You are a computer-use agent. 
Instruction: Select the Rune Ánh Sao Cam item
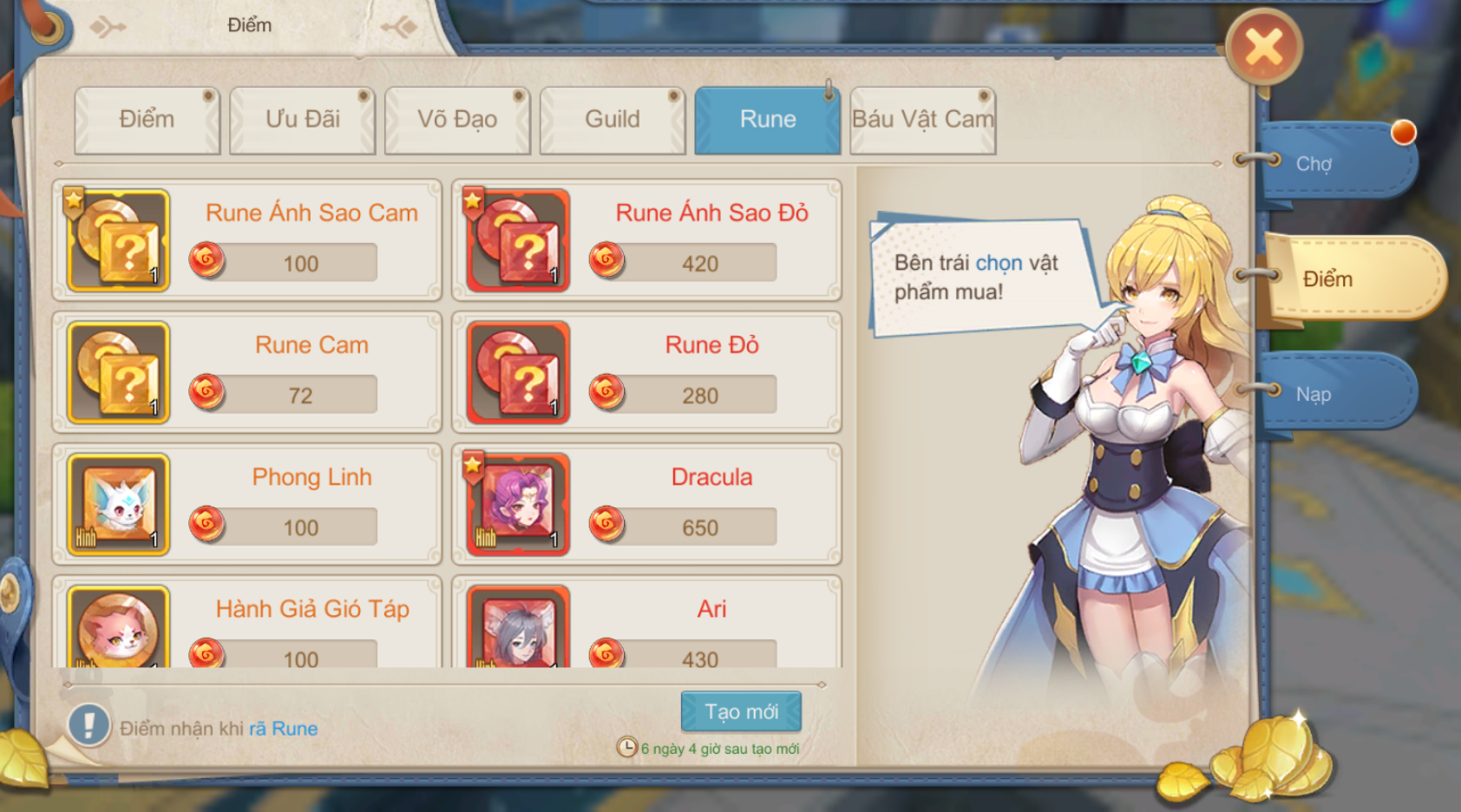247,240
